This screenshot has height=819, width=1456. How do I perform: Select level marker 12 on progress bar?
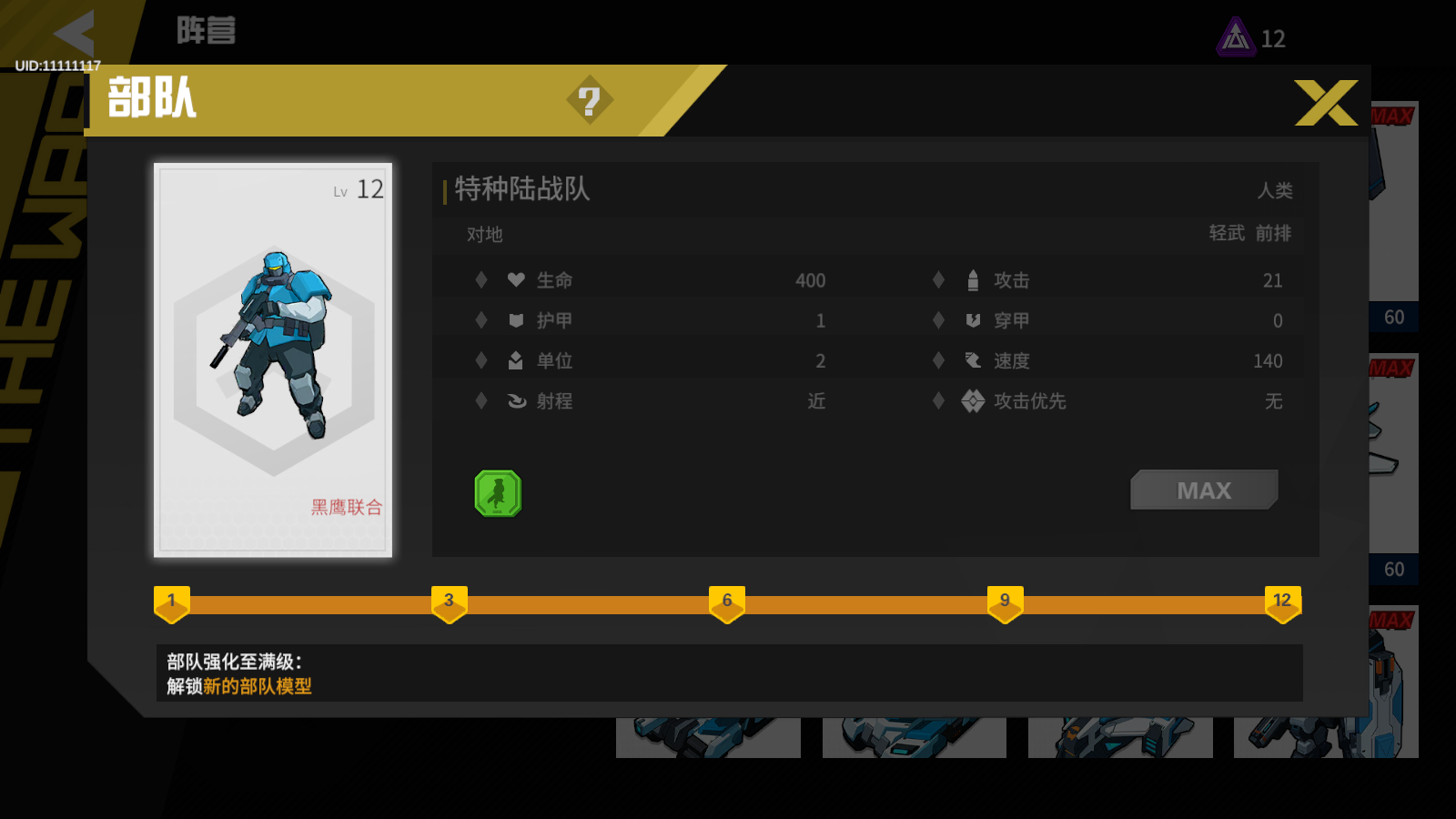pyautogui.click(x=1282, y=601)
